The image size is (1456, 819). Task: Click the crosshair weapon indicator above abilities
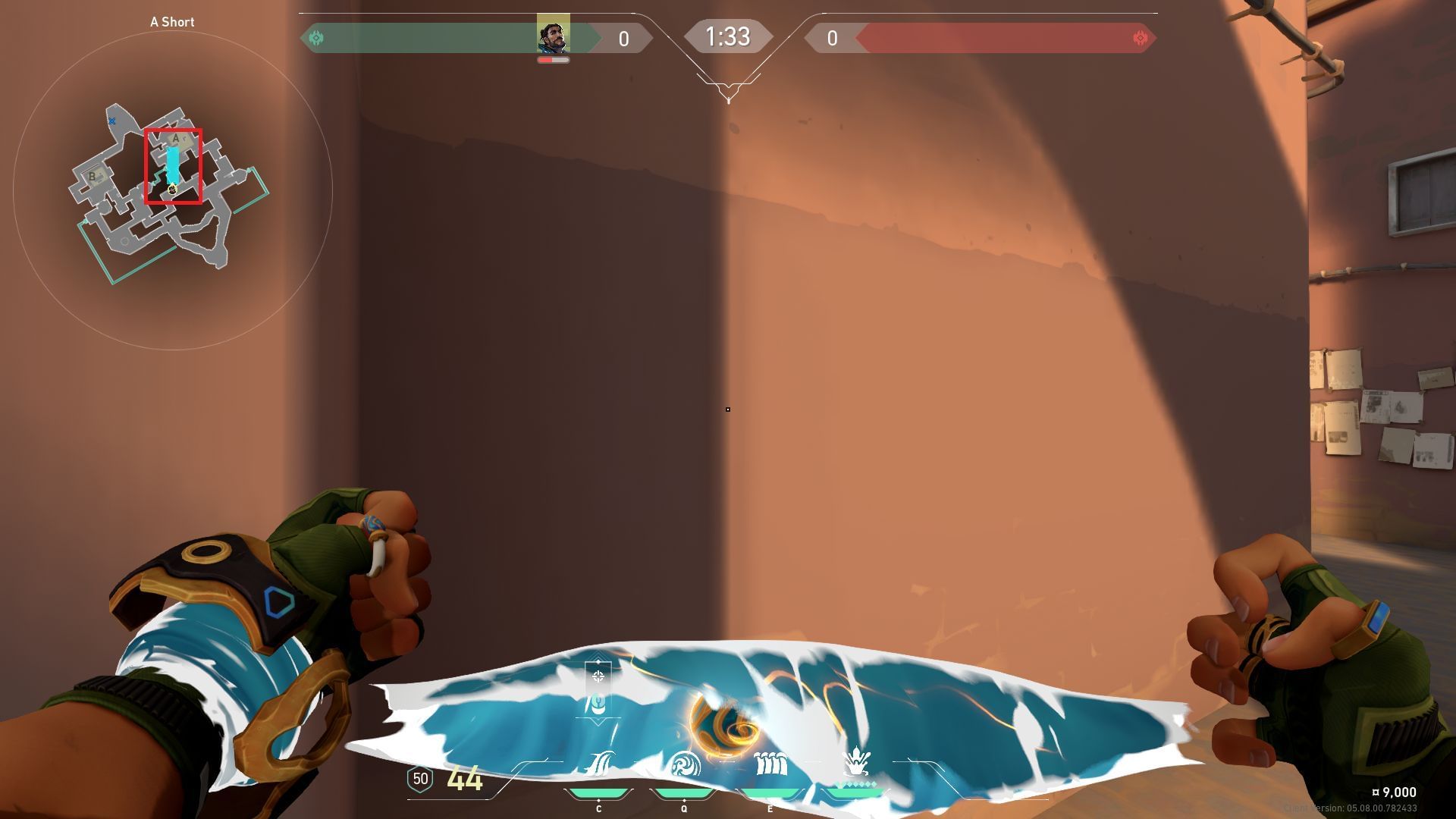pyautogui.click(x=598, y=676)
